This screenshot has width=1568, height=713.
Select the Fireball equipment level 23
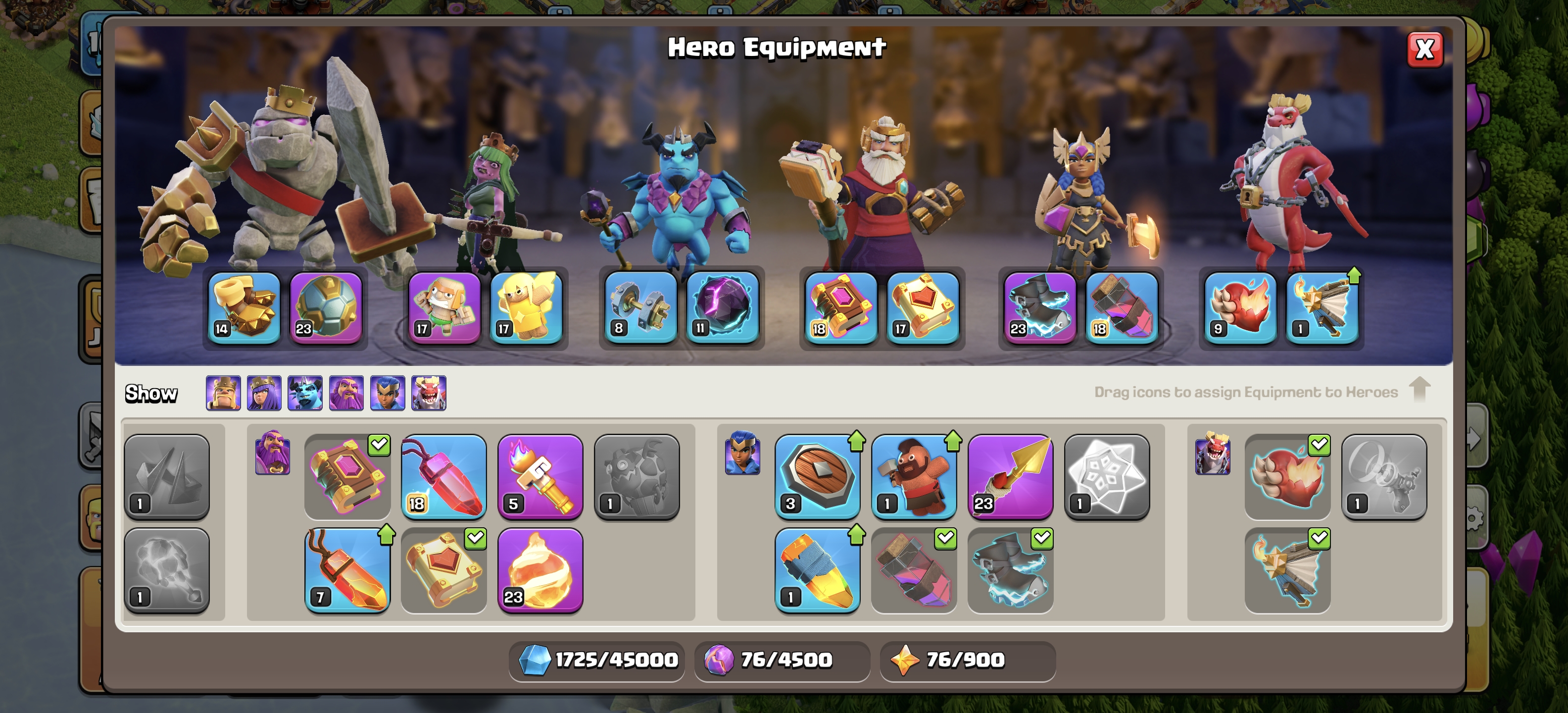[x=540, y=570]
